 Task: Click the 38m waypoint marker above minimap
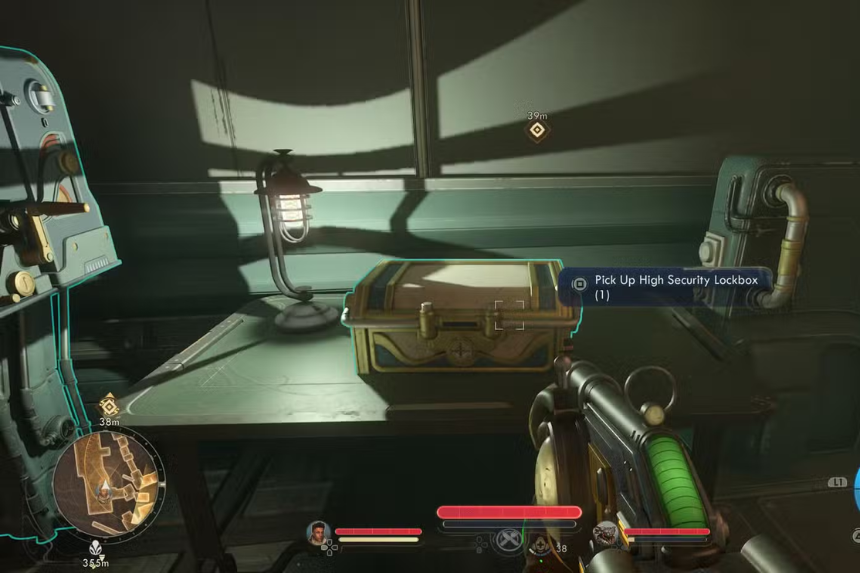point(109,406)
